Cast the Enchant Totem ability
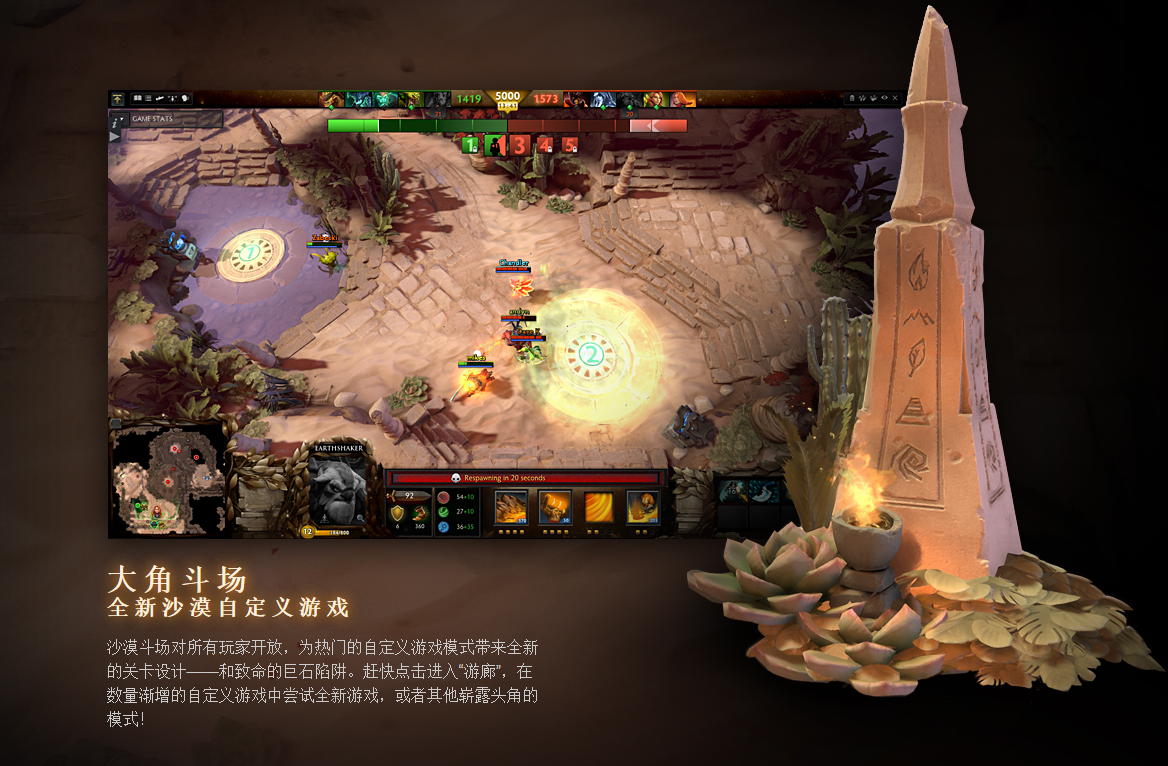This screenshot has width=1168, height=766. pos(554,507)
